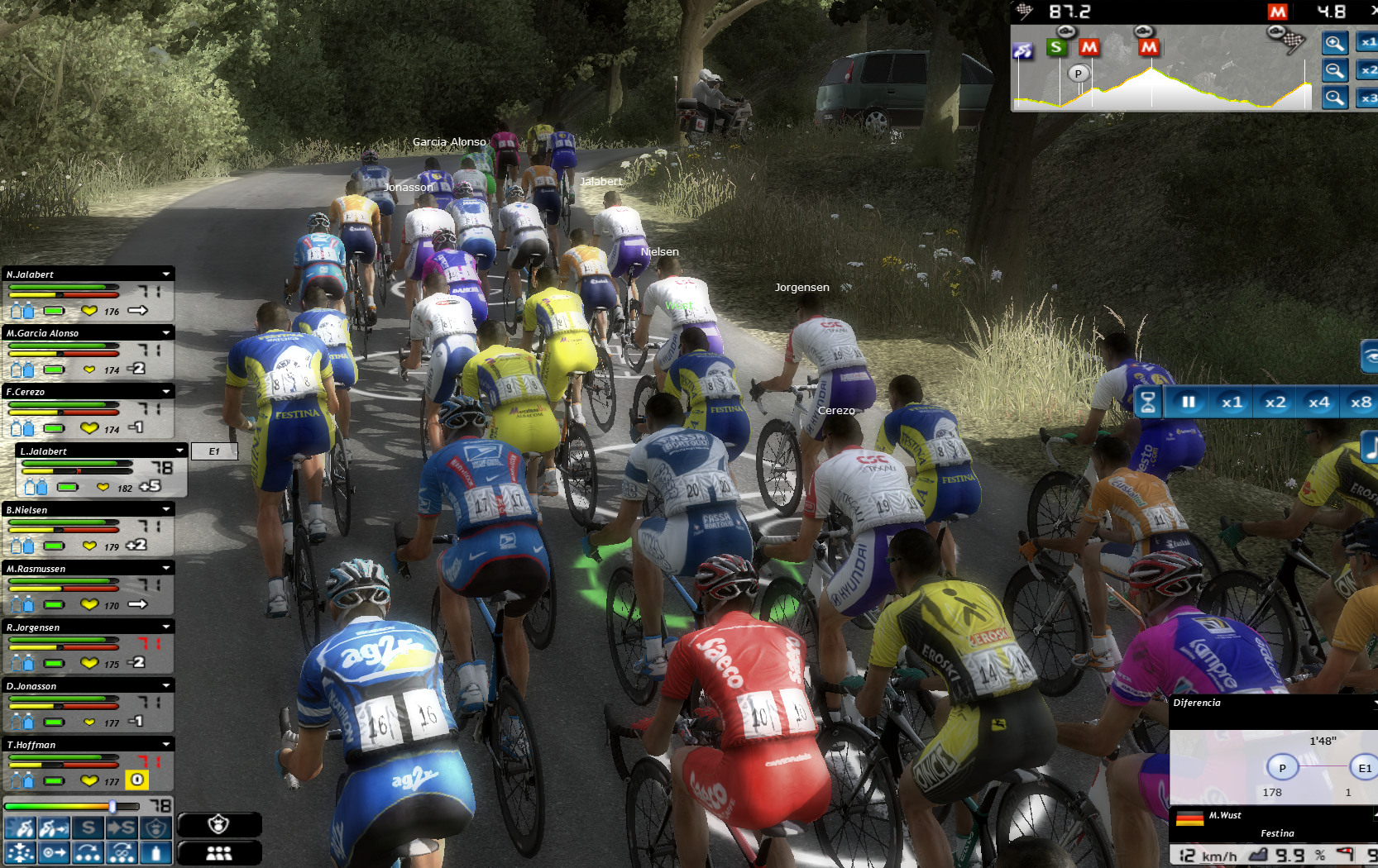Click the relay order with three dots
Screen dimensions: 1378x868
click(x=88, y=852)
